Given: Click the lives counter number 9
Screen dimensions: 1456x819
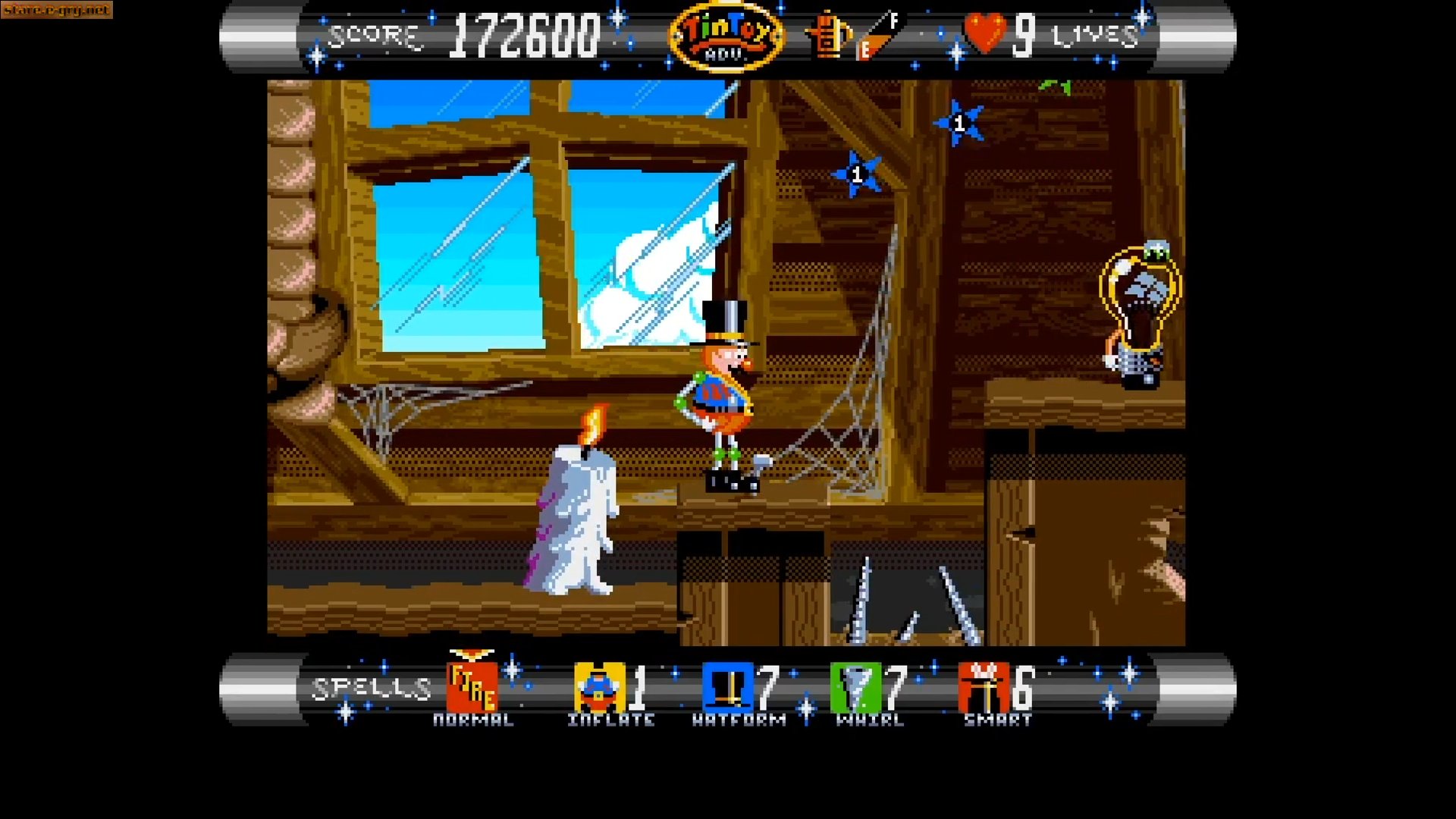Looking at the screenshot, I should point(1025,36).
